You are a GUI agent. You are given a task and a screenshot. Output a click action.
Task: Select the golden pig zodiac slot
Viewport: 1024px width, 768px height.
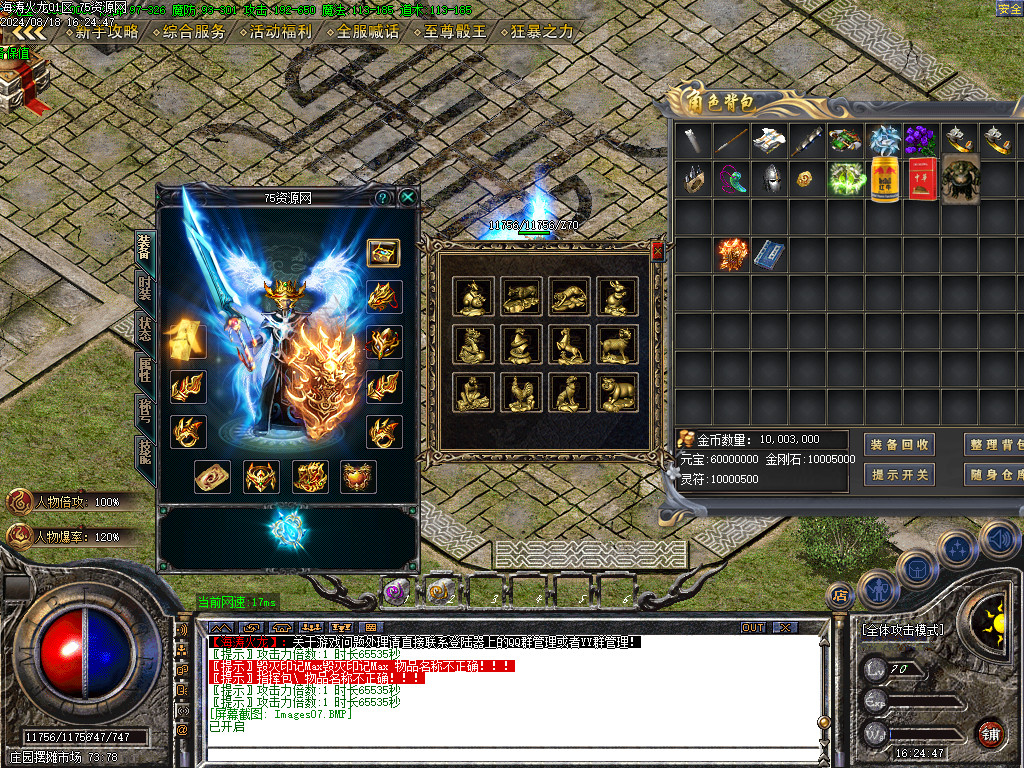(617, 392)
